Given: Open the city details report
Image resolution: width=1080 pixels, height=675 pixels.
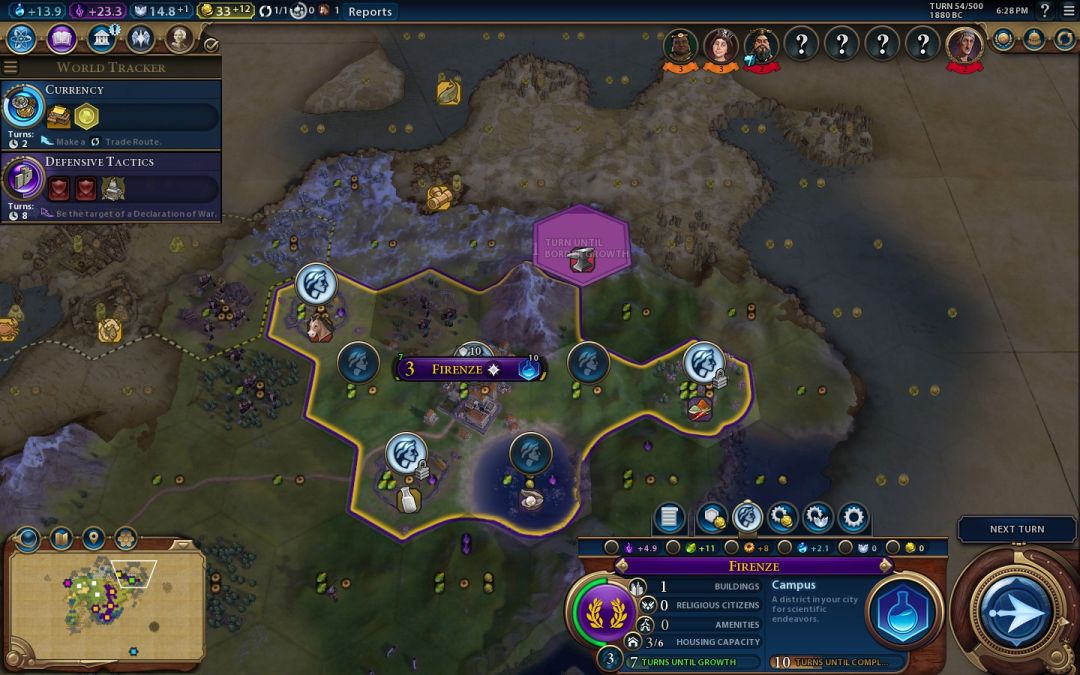Looking at the screenshot, I should (x=670, y=518).
